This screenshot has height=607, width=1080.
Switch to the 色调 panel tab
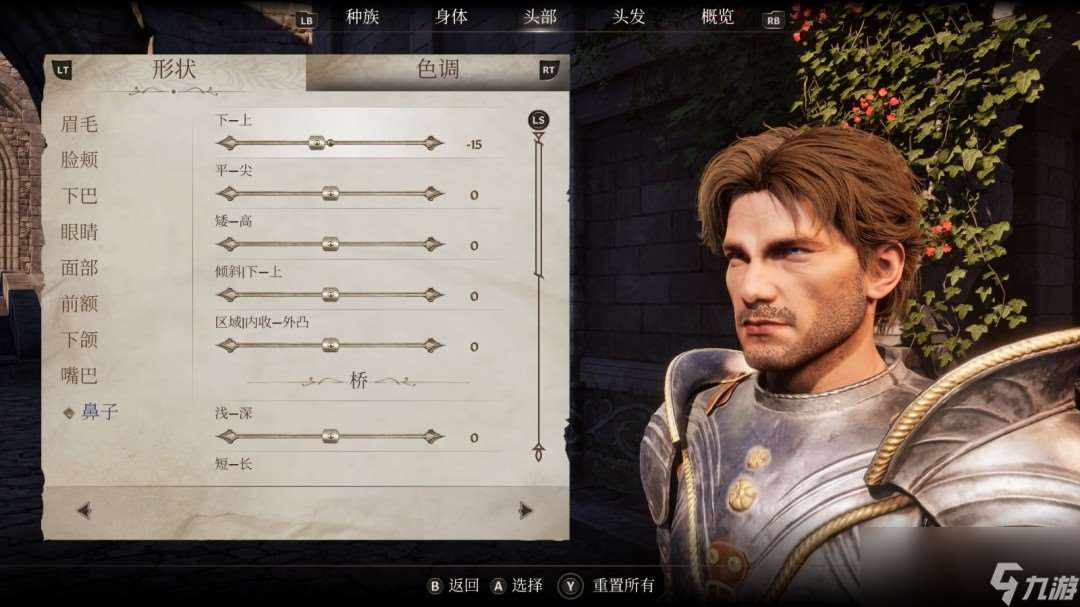point(438,70)
